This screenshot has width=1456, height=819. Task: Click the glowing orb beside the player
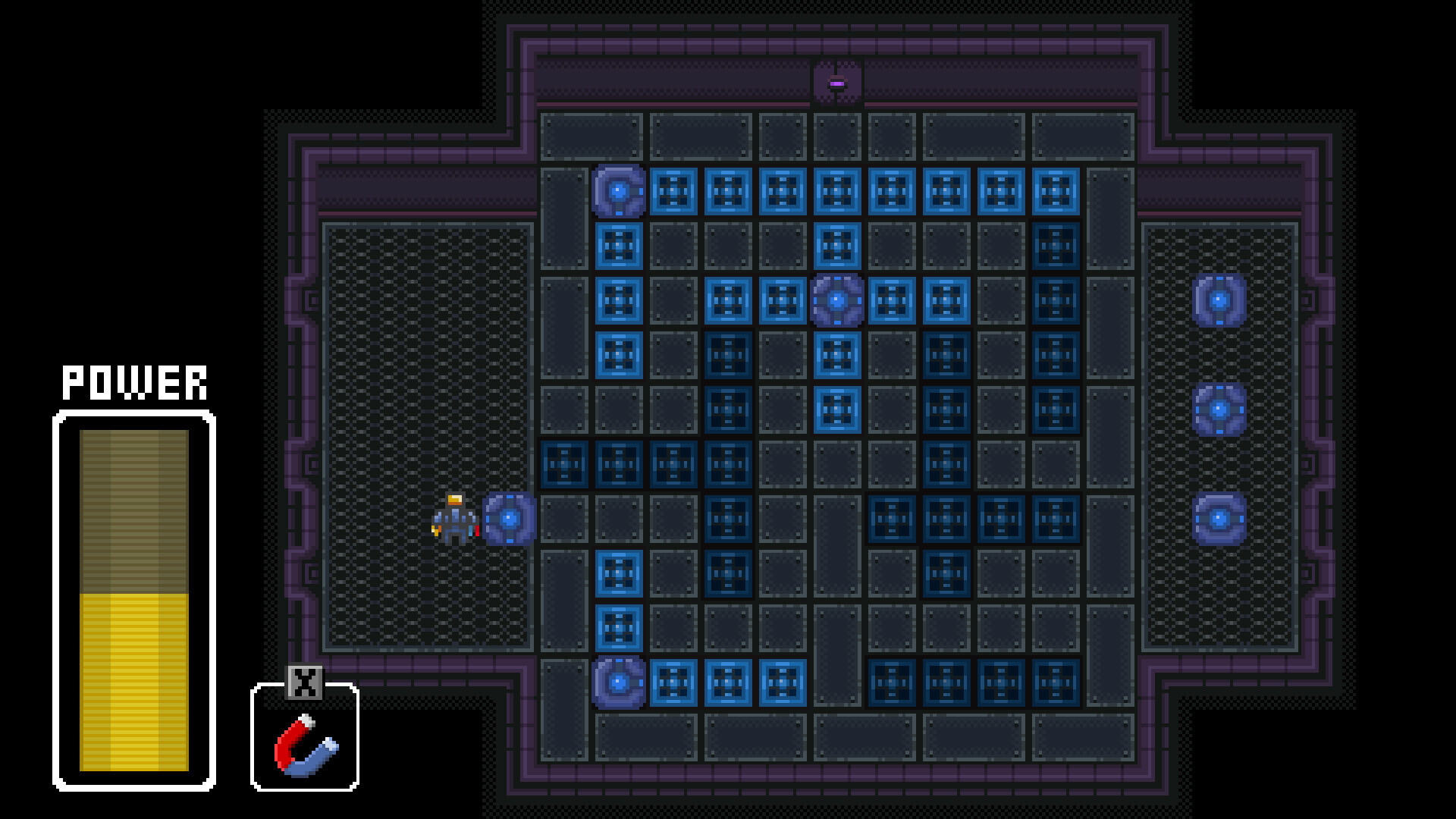[509, 520]
